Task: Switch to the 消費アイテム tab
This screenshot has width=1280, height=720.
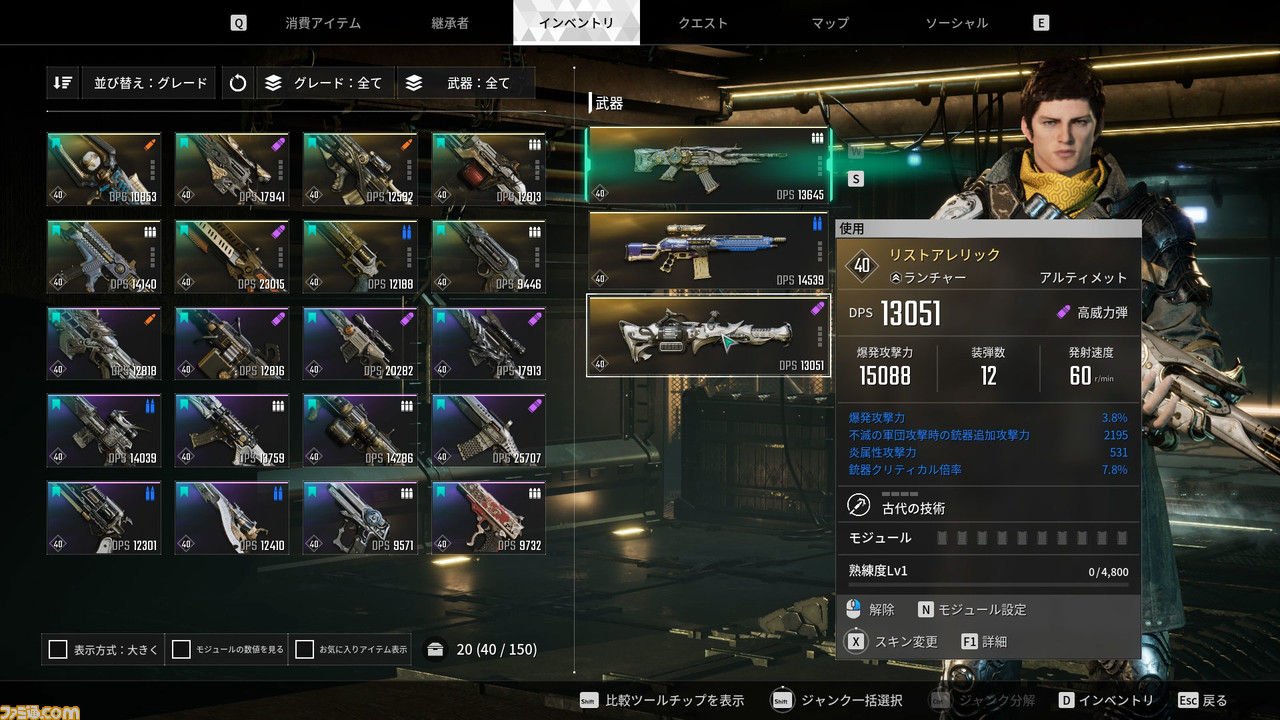Action: click(x=323, y=23)
